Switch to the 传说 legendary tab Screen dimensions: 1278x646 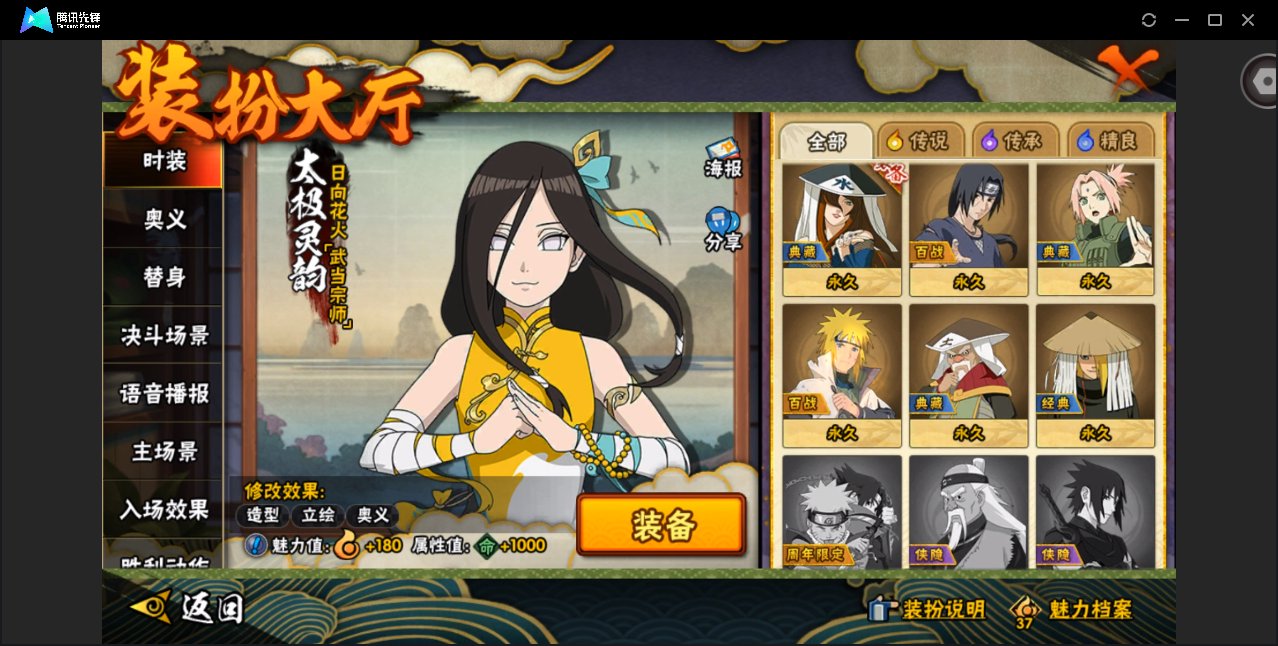pos(919,141)
